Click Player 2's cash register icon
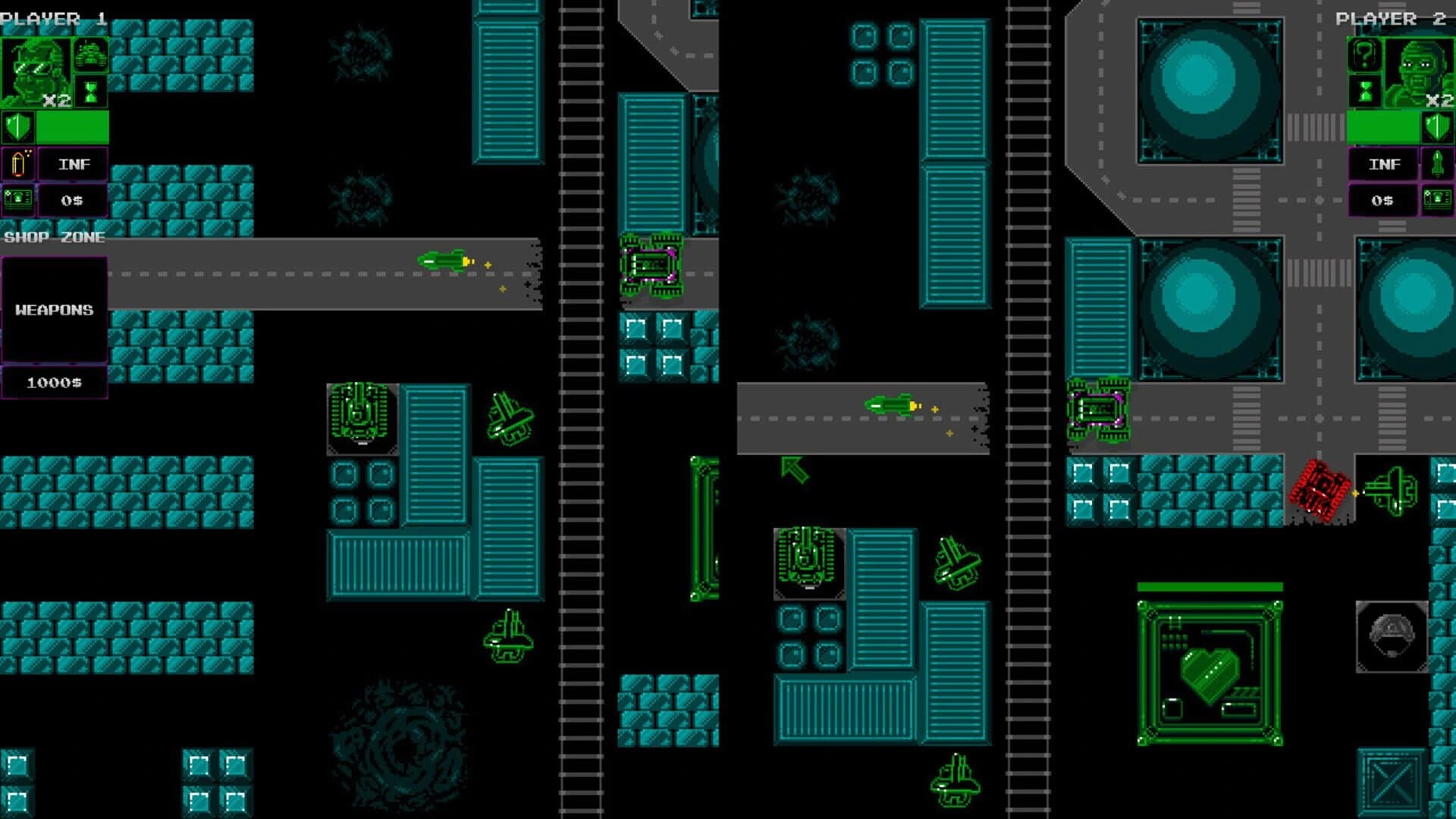The width and height of the screenshot is (1456, 819). [x=1439, y=199]
